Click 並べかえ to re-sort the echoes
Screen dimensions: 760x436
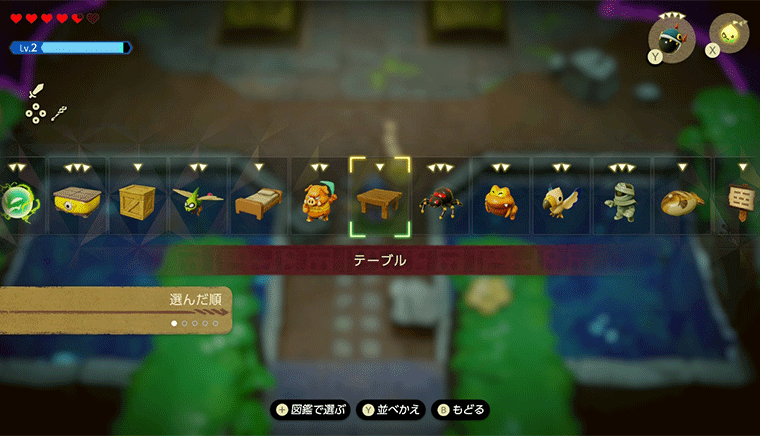pyautogui.click(x=393, y=410)
